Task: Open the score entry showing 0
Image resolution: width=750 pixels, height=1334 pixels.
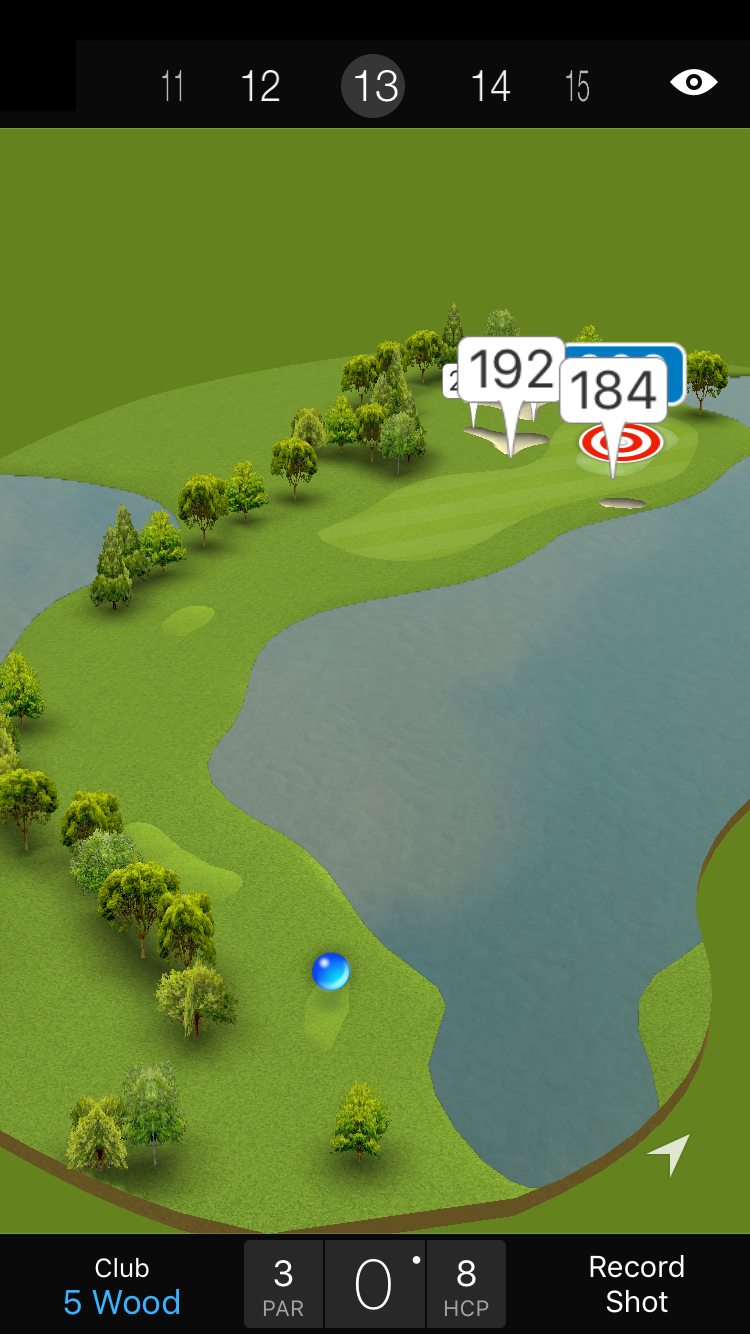Action: [374, 1285]
